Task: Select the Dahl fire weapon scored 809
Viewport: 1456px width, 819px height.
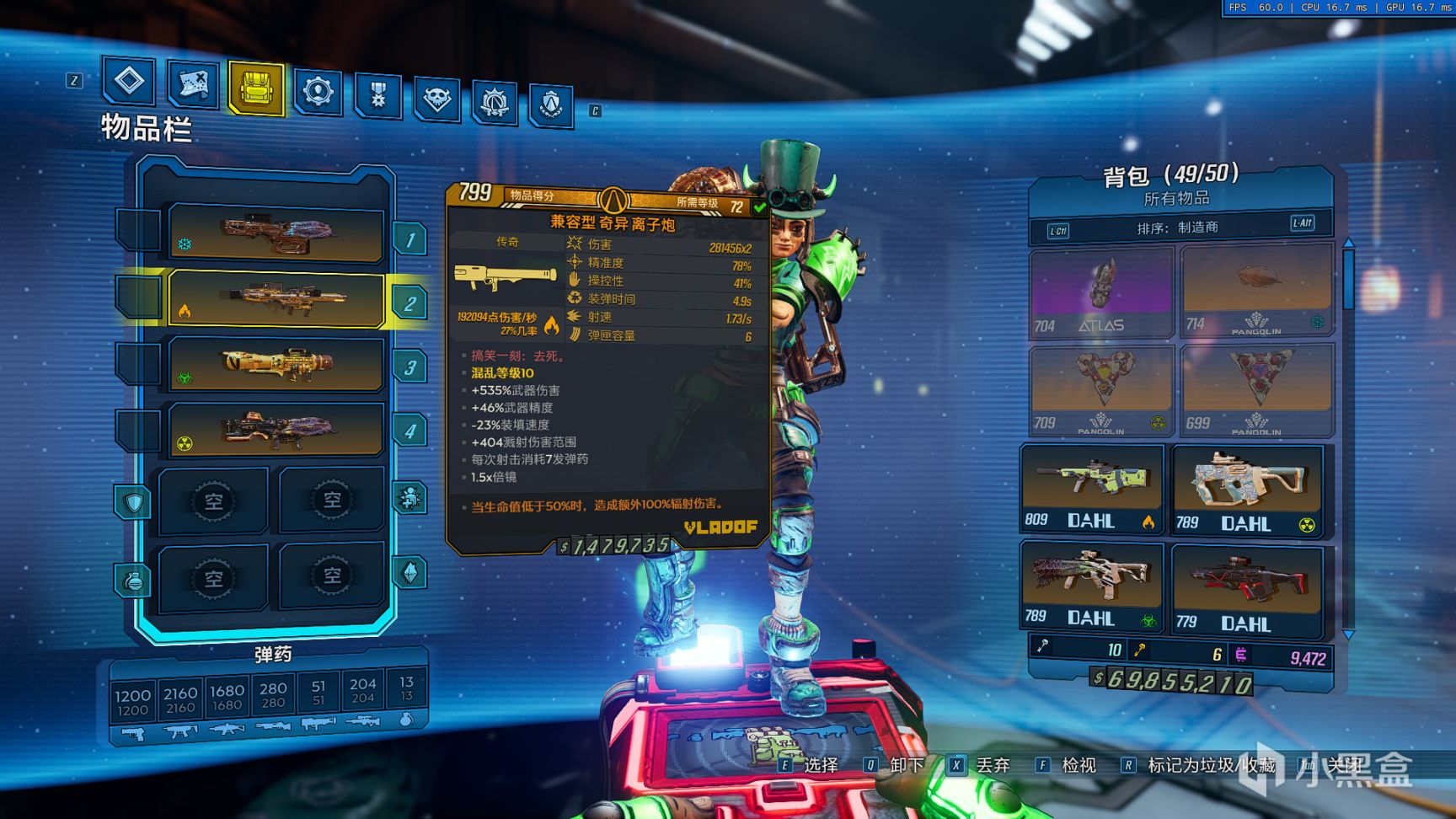Action: coord(1092,490)
